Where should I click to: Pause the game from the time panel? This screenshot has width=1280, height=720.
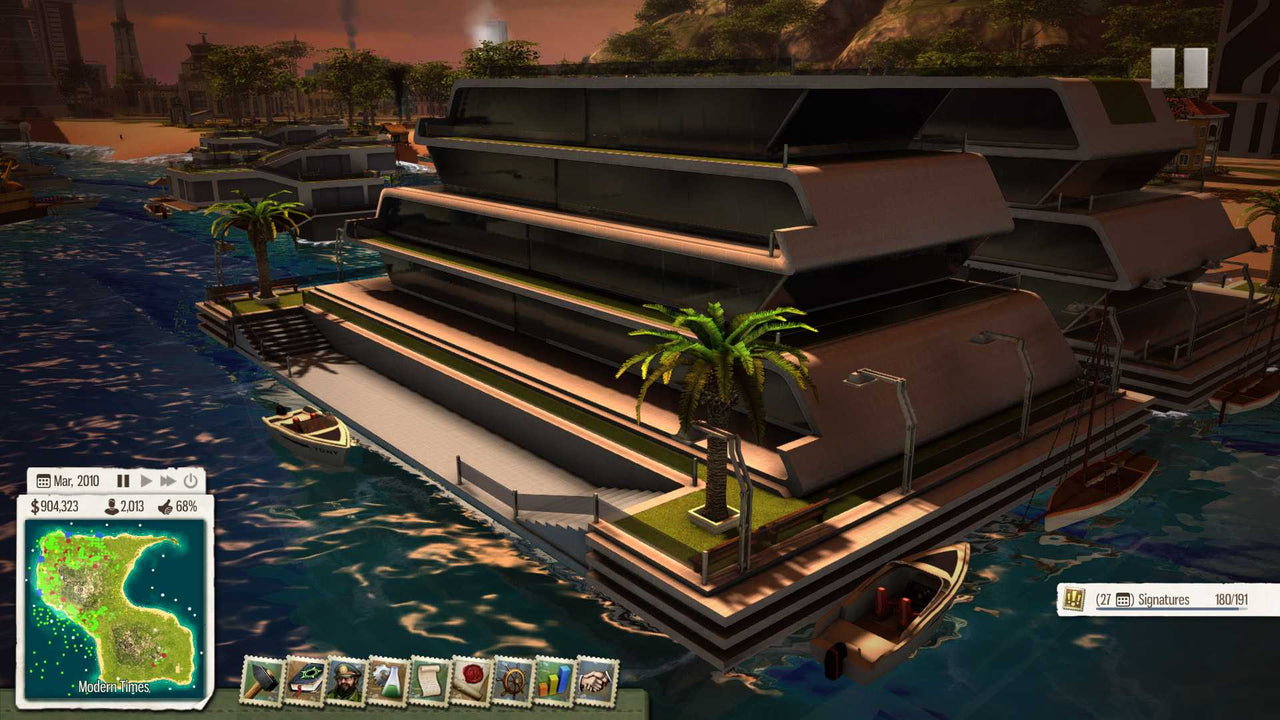(124, 480)
